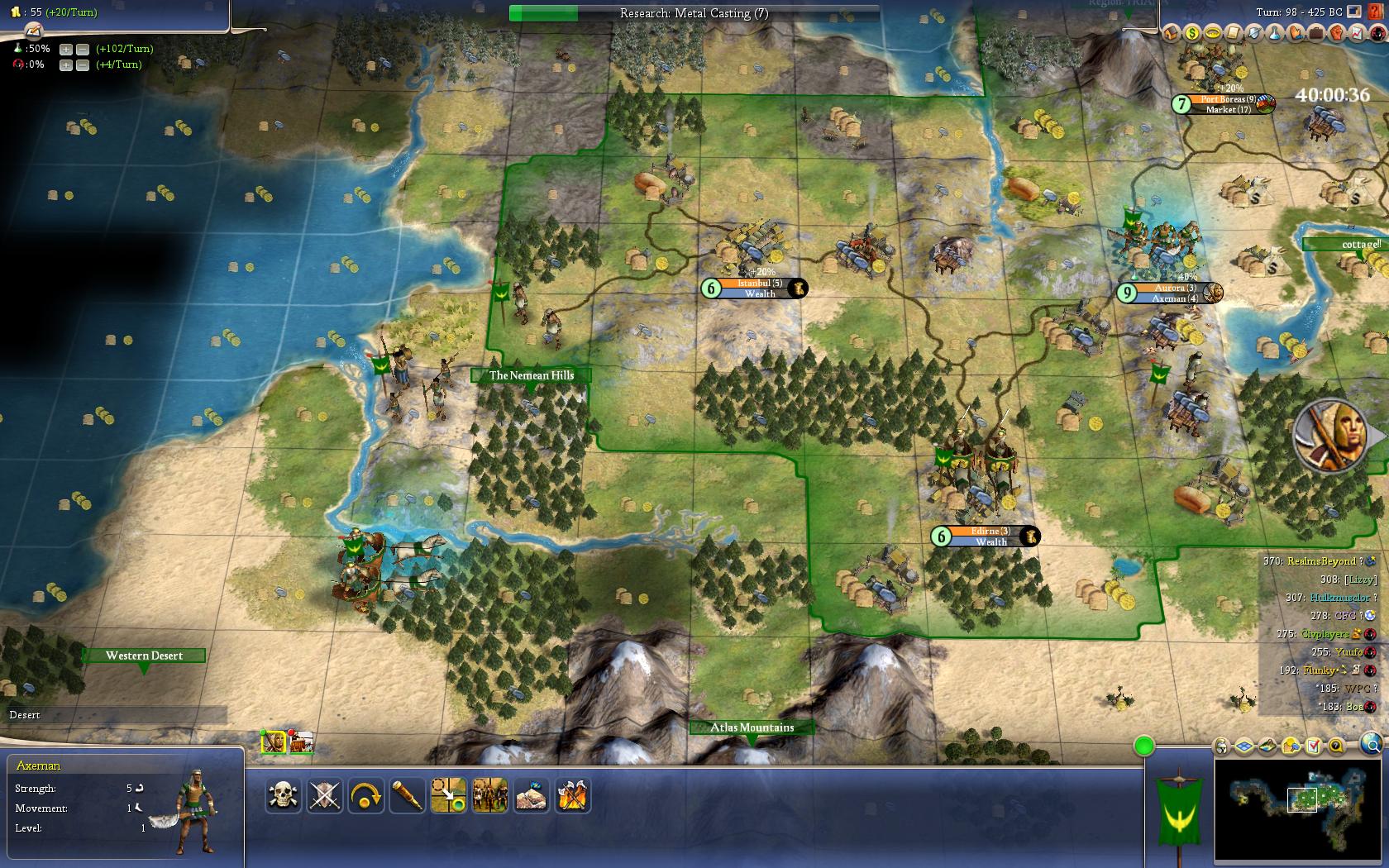Open the Financial Advisor dollar icon
The width and height of the screenshot is (1389, 868).
click(x=1192, y=33)
